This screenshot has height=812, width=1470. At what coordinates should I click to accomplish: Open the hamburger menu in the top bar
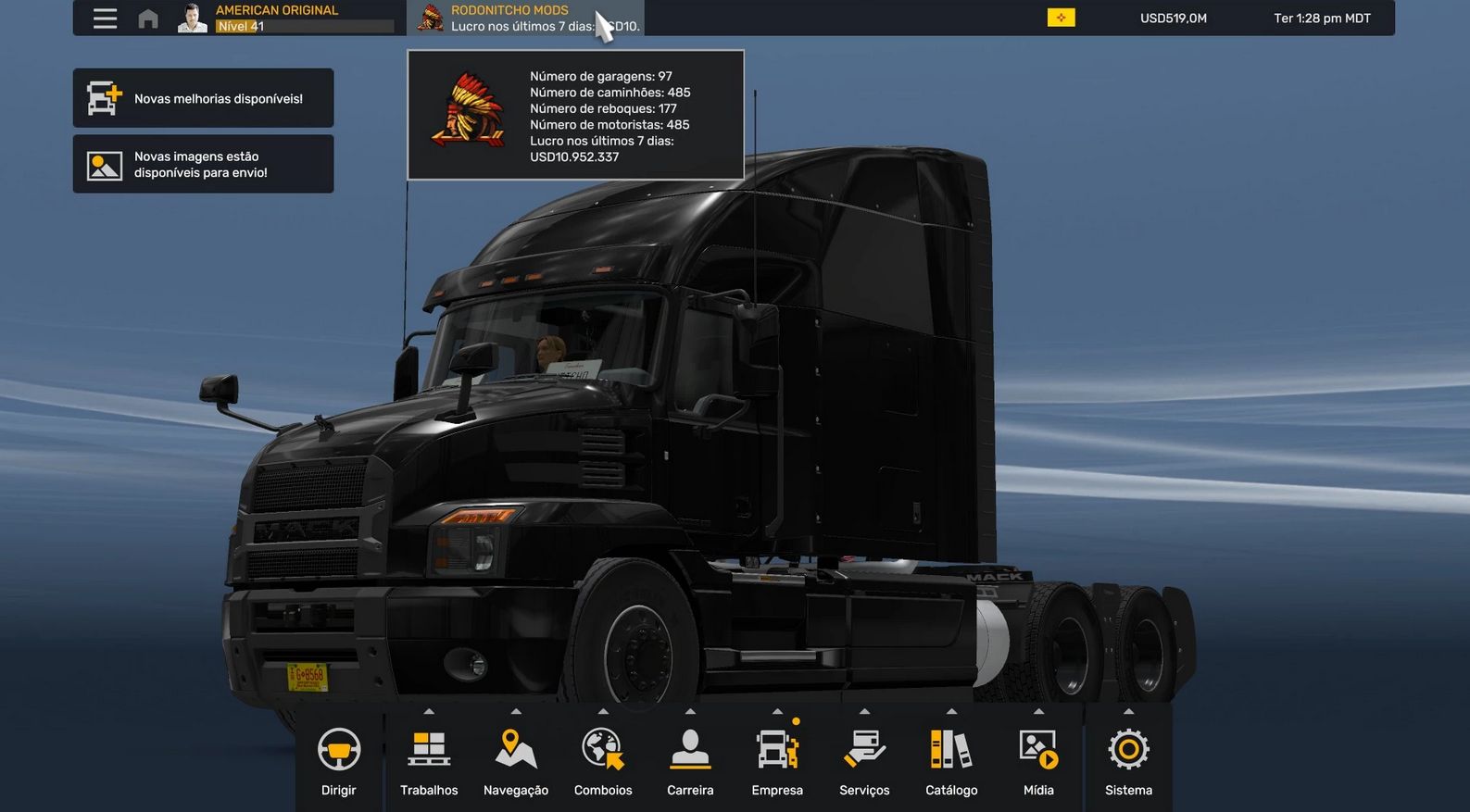[105, 19]
